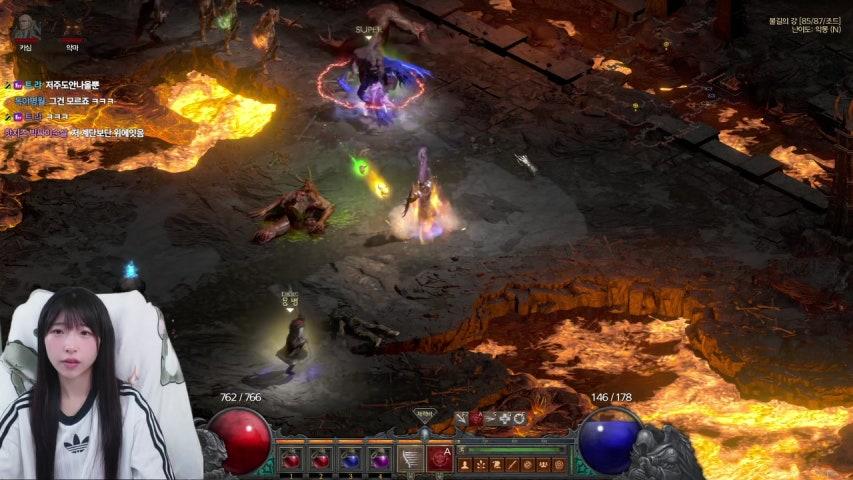Open the party screen three-figures button
Screen dimensions: 853x480
pos(544,465)
